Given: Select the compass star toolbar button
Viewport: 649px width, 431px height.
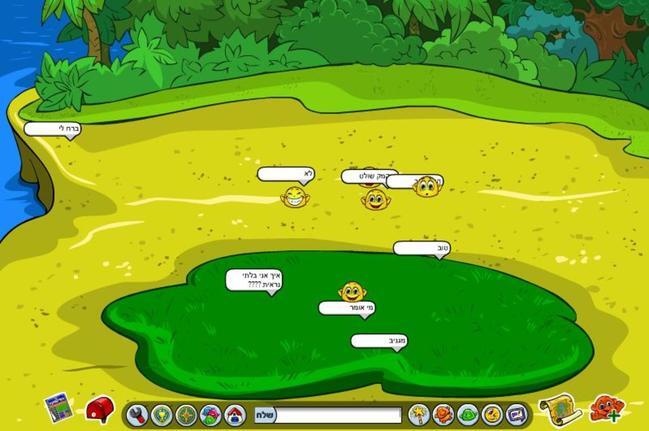Looking at the screenshot, I should [x=186, y=414].
